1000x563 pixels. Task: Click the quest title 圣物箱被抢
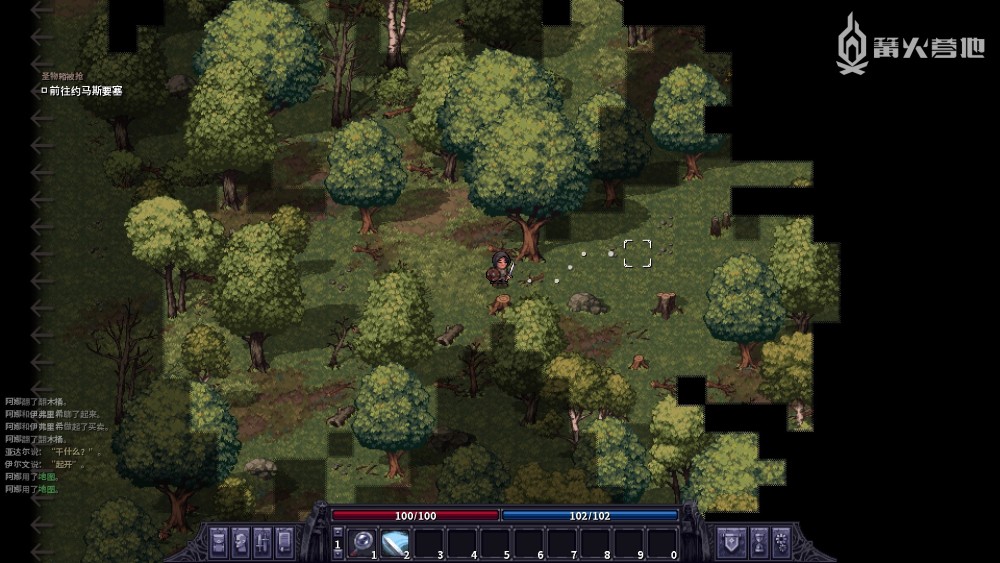click(62, 76)
